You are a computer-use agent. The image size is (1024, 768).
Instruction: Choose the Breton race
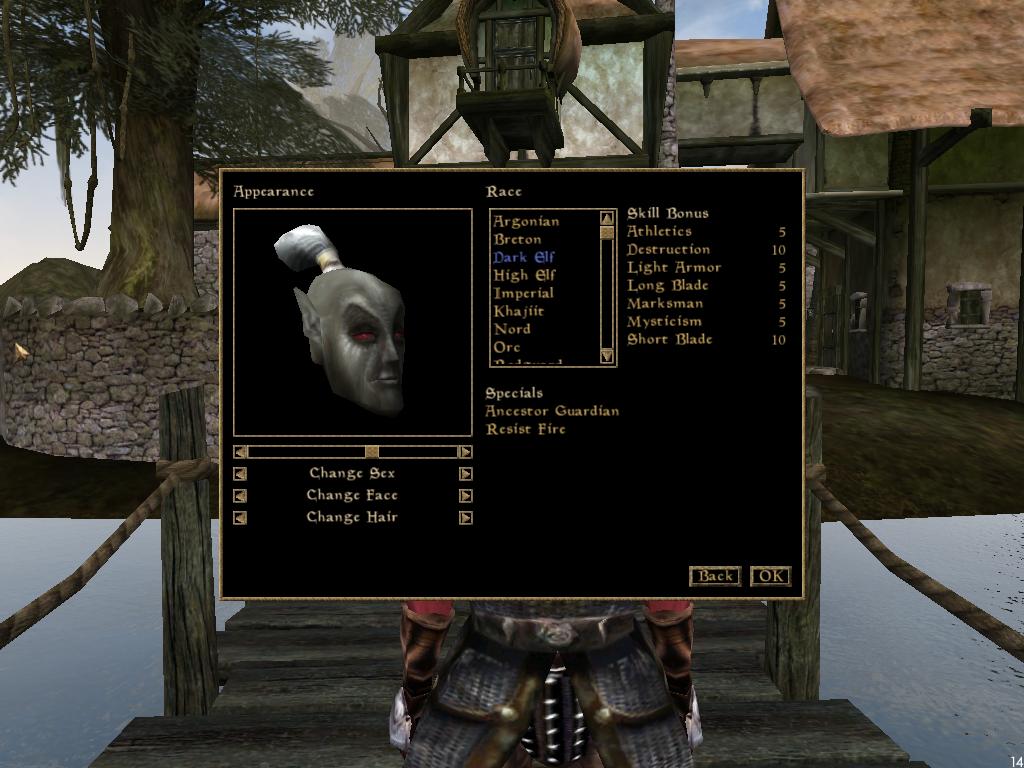point(518,239)
